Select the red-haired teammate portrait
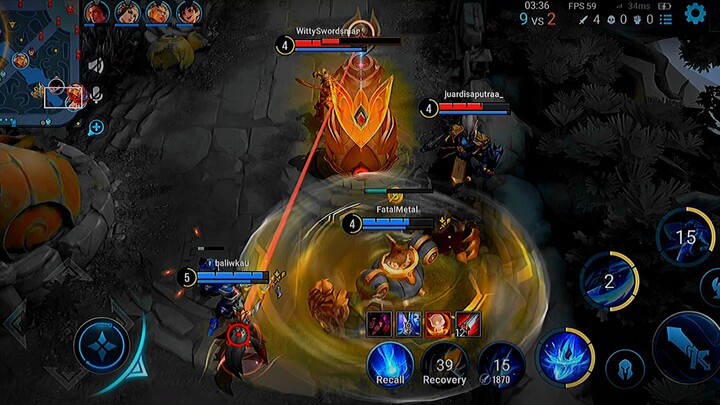Image resolution: width=720 pixels, height=405 pixels. click(97, 13)
